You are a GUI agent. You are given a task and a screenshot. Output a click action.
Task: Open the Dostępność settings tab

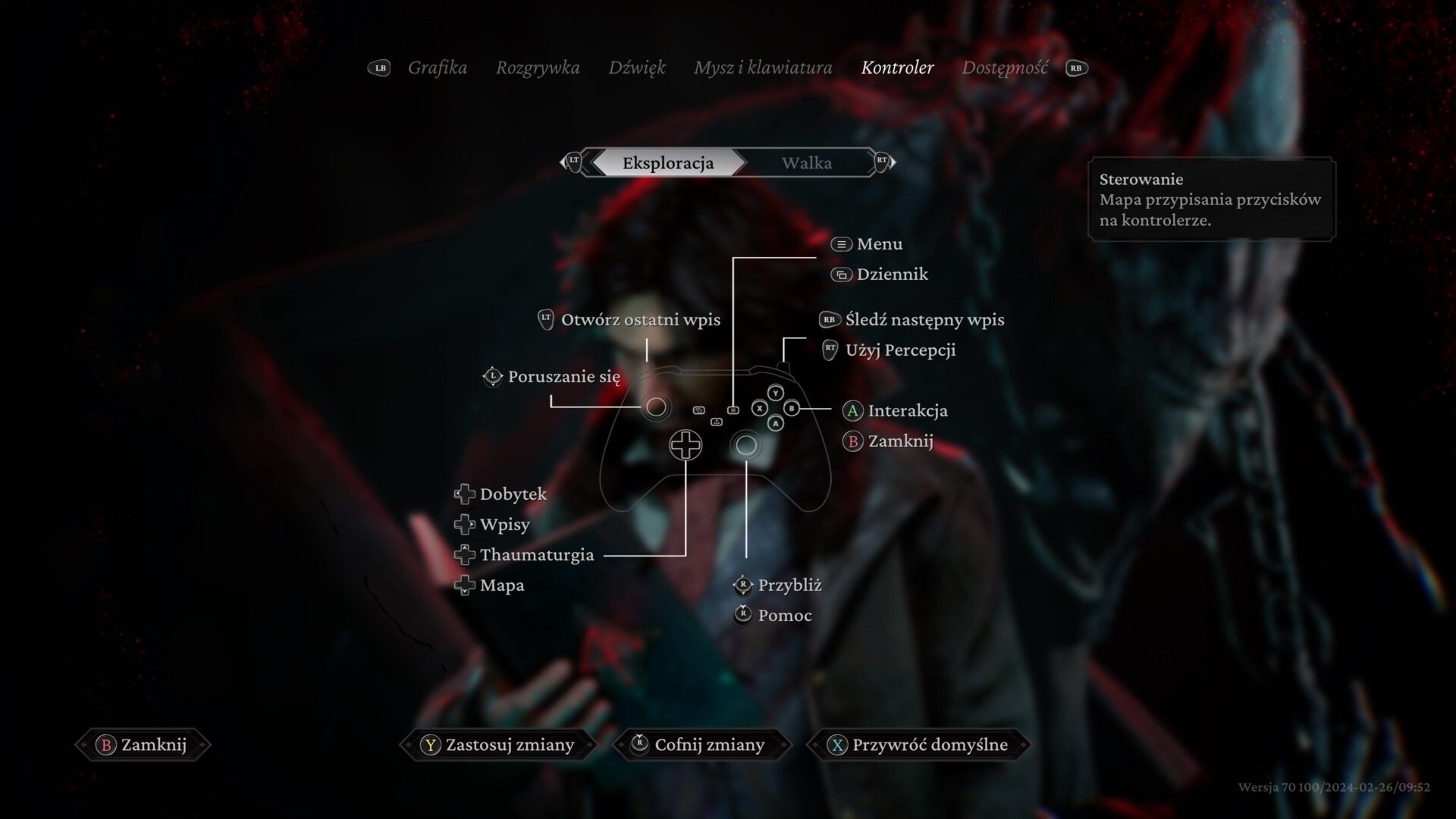(1004, 68)
